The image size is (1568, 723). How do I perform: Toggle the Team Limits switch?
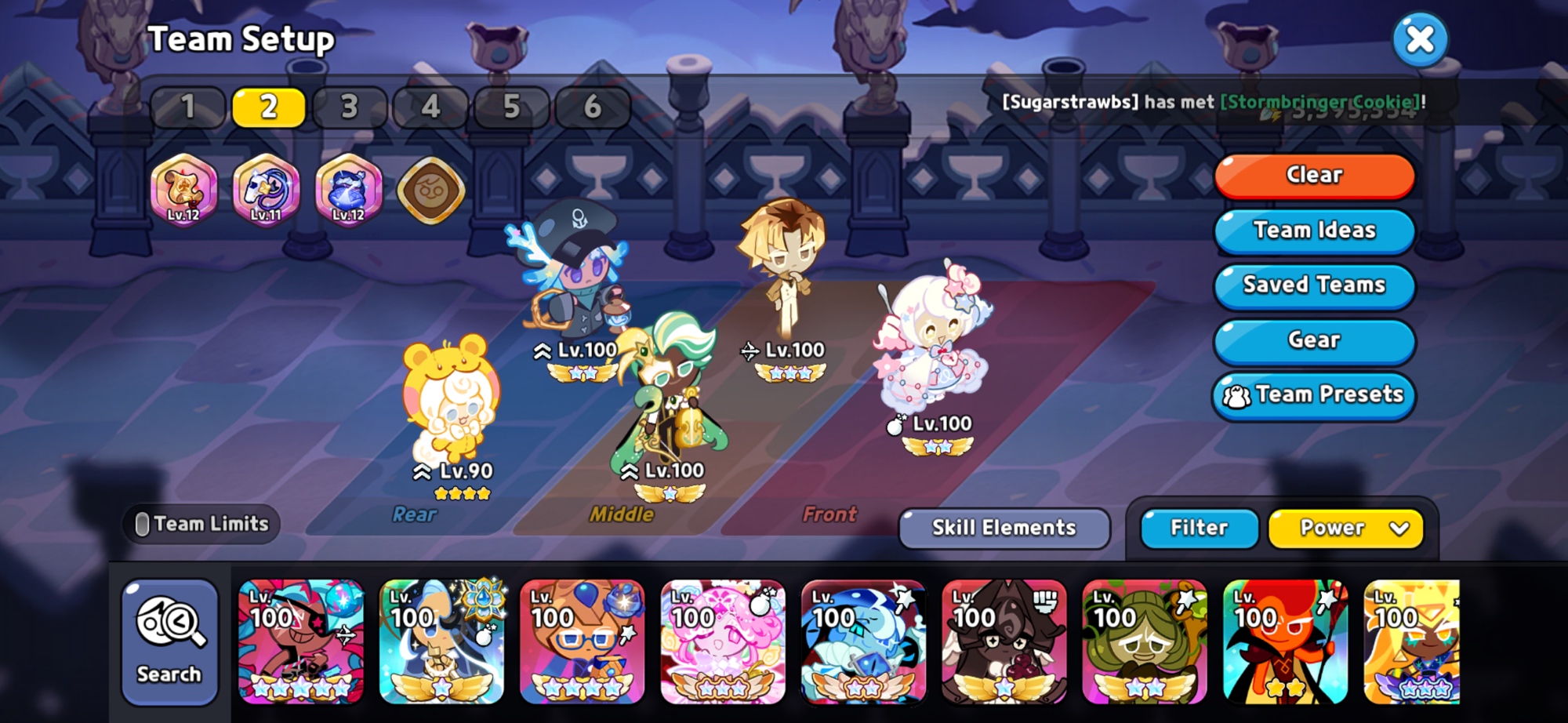click(143, 524)
